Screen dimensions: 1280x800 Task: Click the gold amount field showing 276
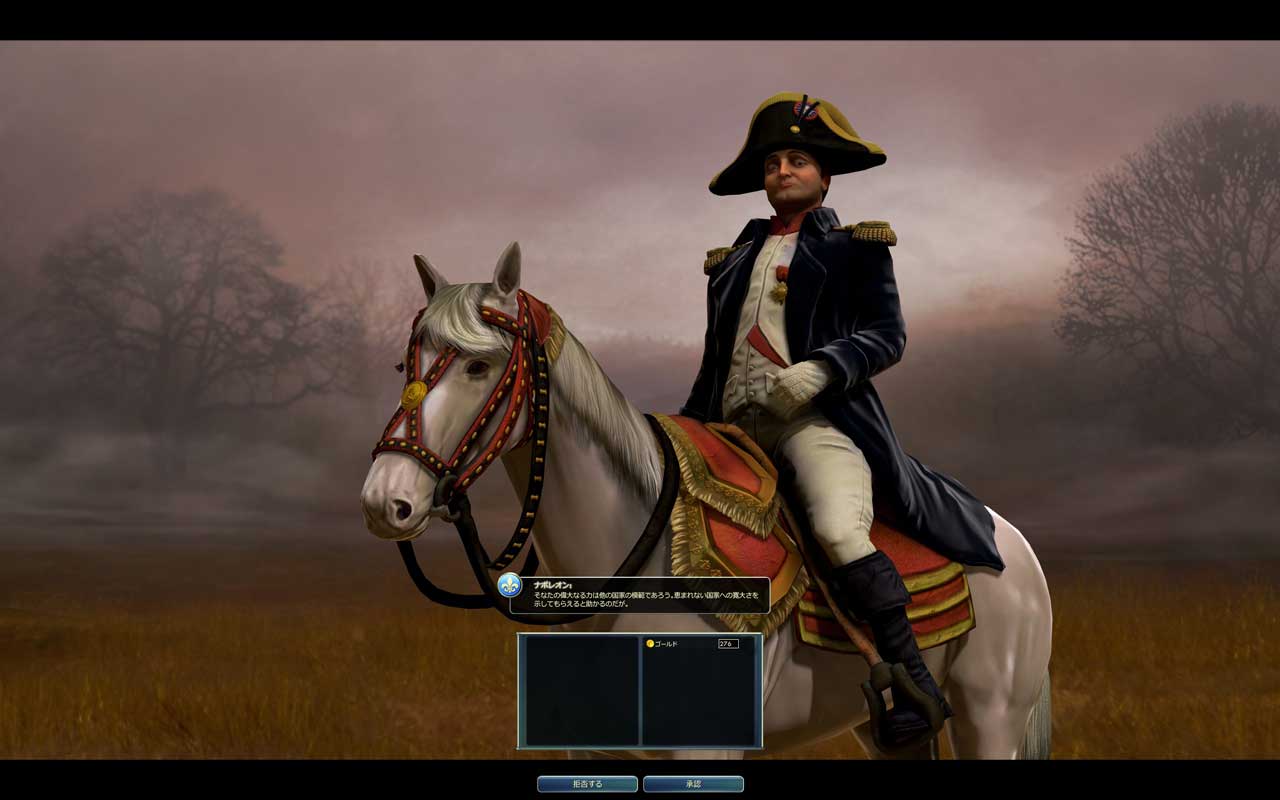tap(728, 644)
